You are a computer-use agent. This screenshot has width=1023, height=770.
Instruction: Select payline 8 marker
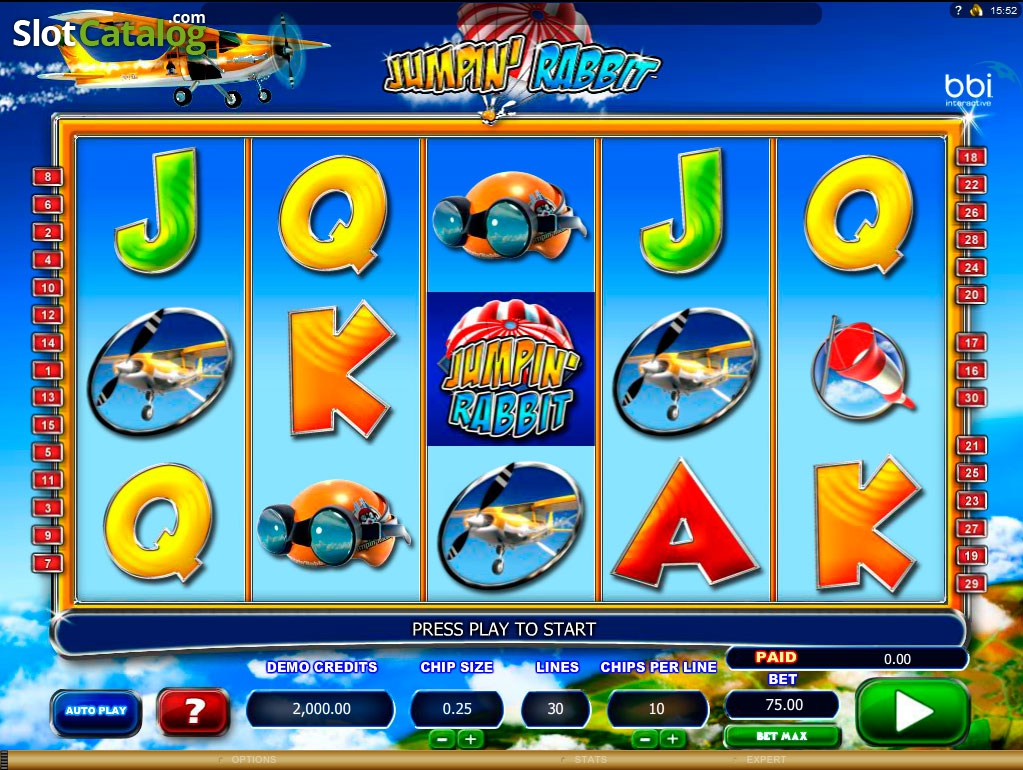point(48,177)
